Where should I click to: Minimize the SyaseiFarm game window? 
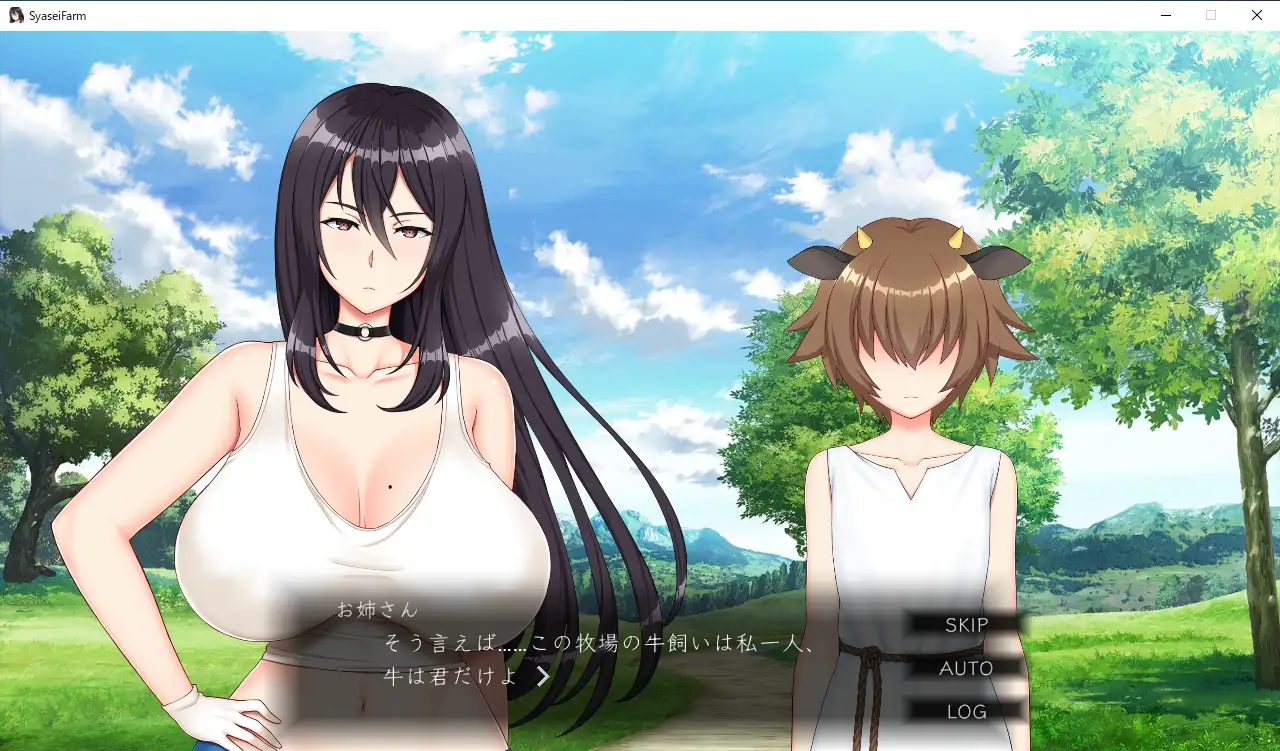[1166, 15]
